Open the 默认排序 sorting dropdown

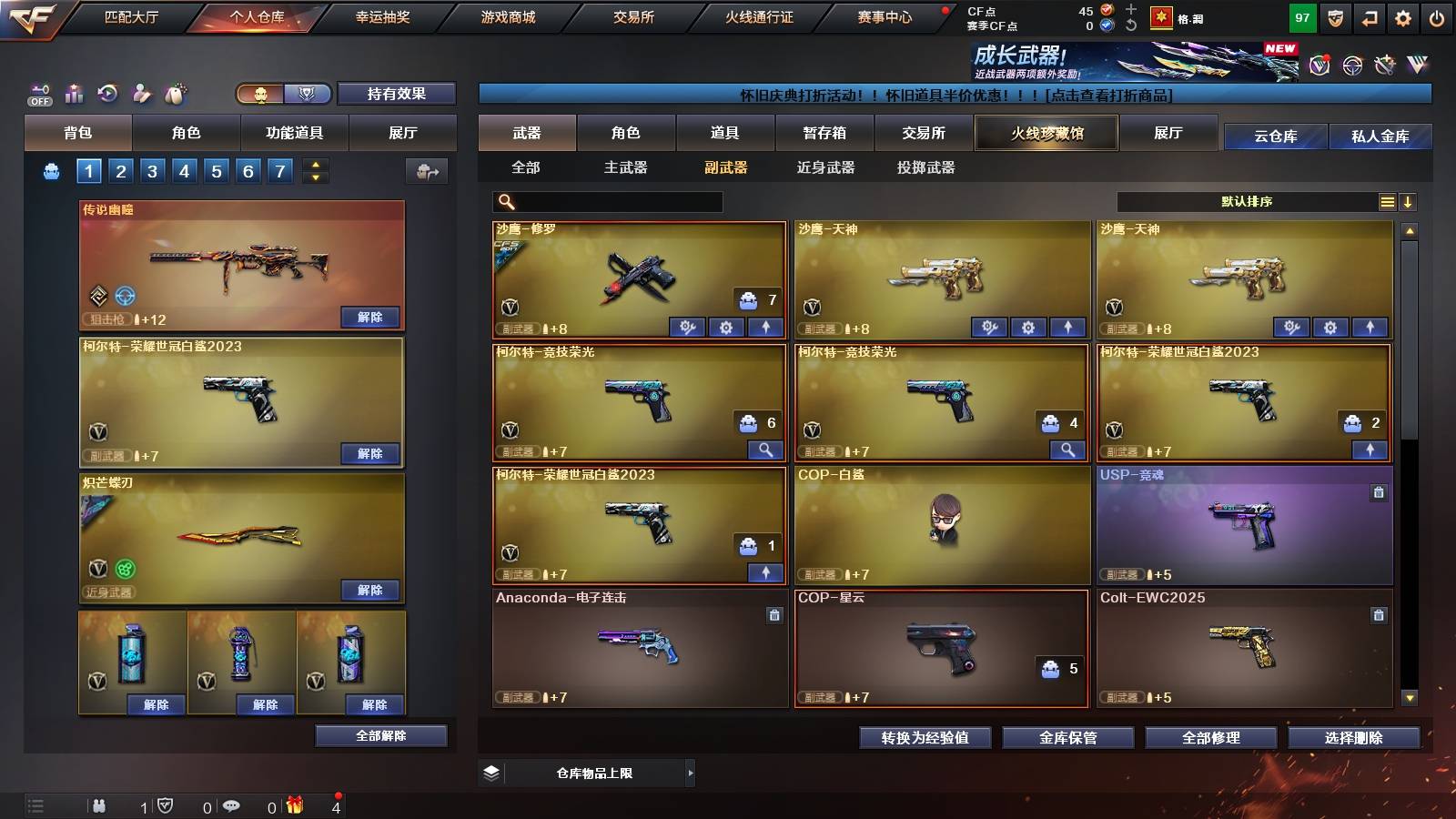pos(1247,201)
